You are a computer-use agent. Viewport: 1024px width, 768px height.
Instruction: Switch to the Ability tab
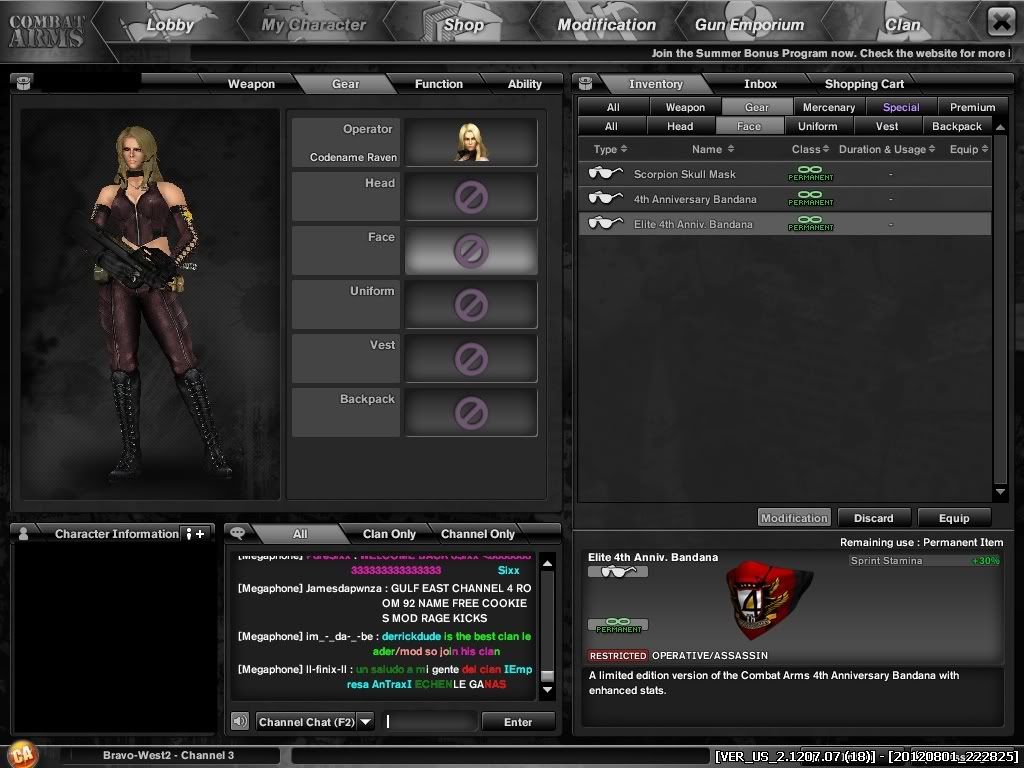(524, 84)
